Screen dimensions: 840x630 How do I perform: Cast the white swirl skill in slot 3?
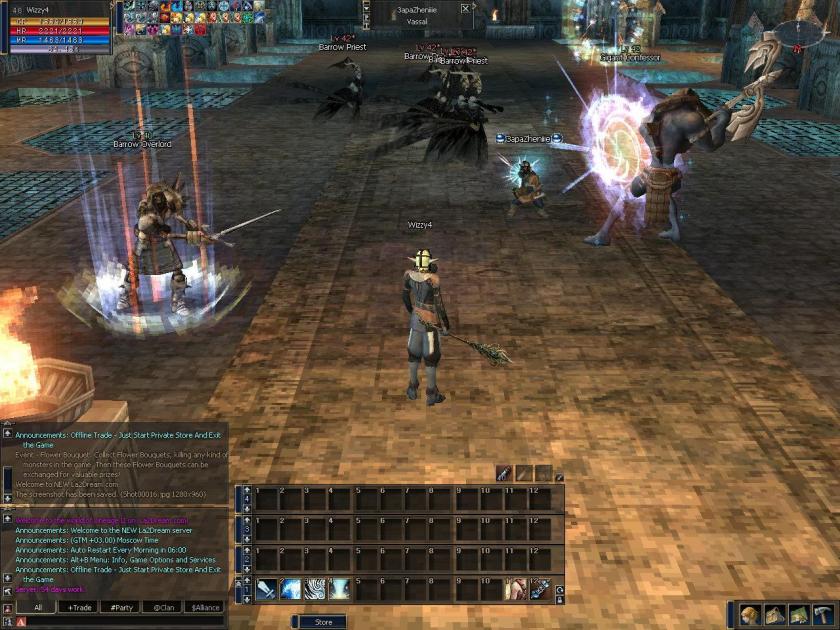click(316, 590)
